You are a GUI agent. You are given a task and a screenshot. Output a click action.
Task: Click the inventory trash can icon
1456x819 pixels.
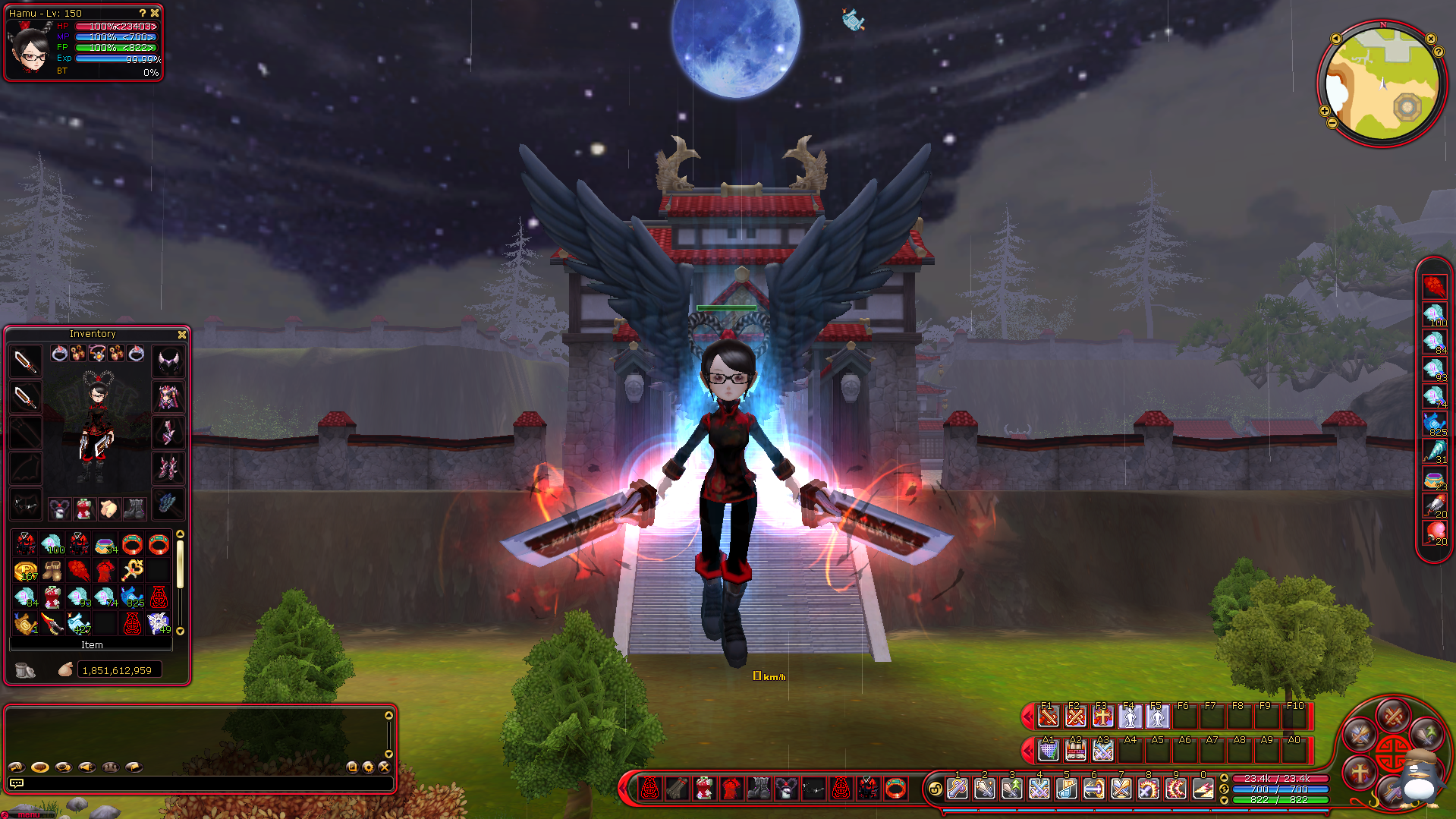(25, 670)
